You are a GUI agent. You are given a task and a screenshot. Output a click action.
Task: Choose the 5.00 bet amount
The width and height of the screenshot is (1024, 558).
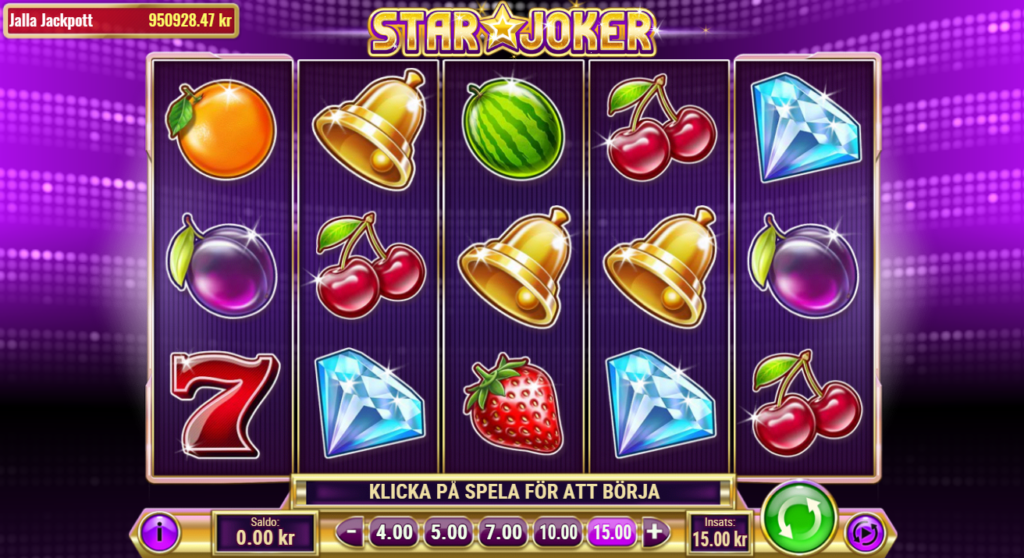448,531
